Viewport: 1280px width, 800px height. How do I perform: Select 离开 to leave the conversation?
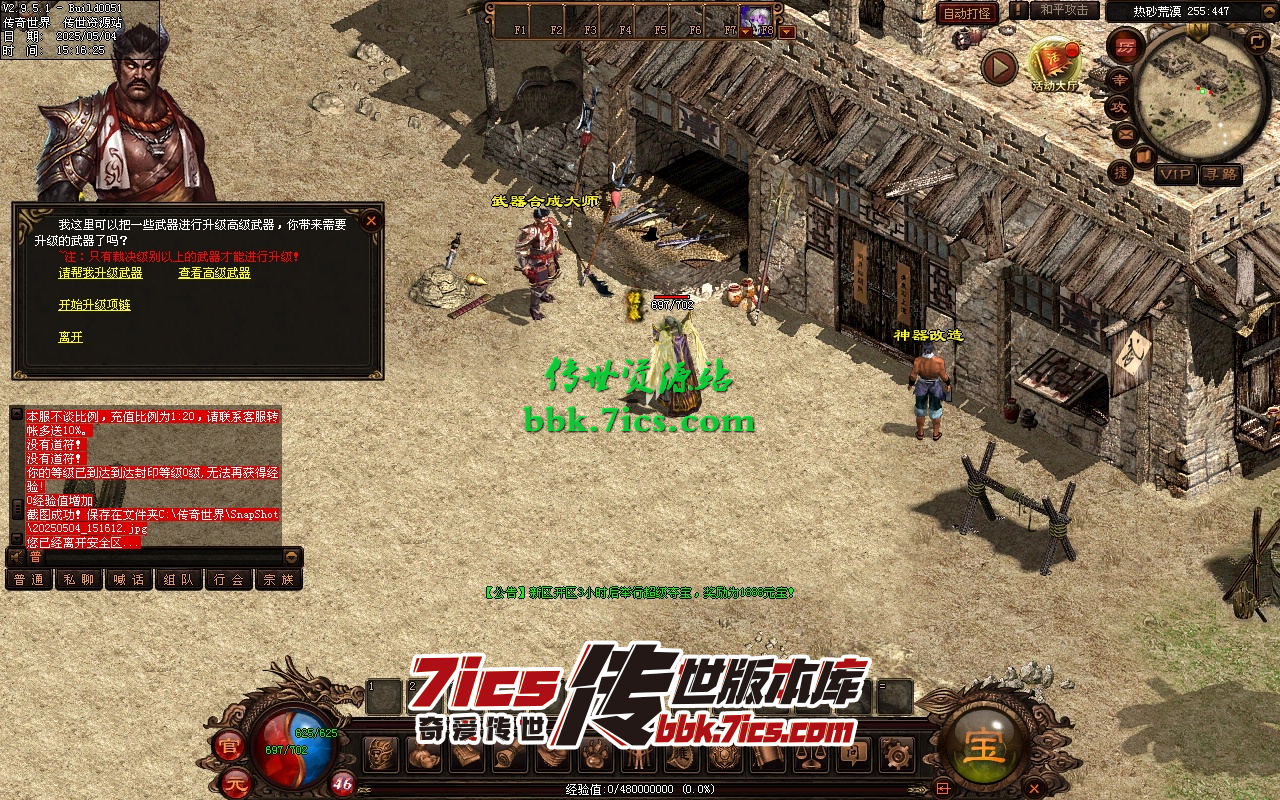click(x=70, y=337)
